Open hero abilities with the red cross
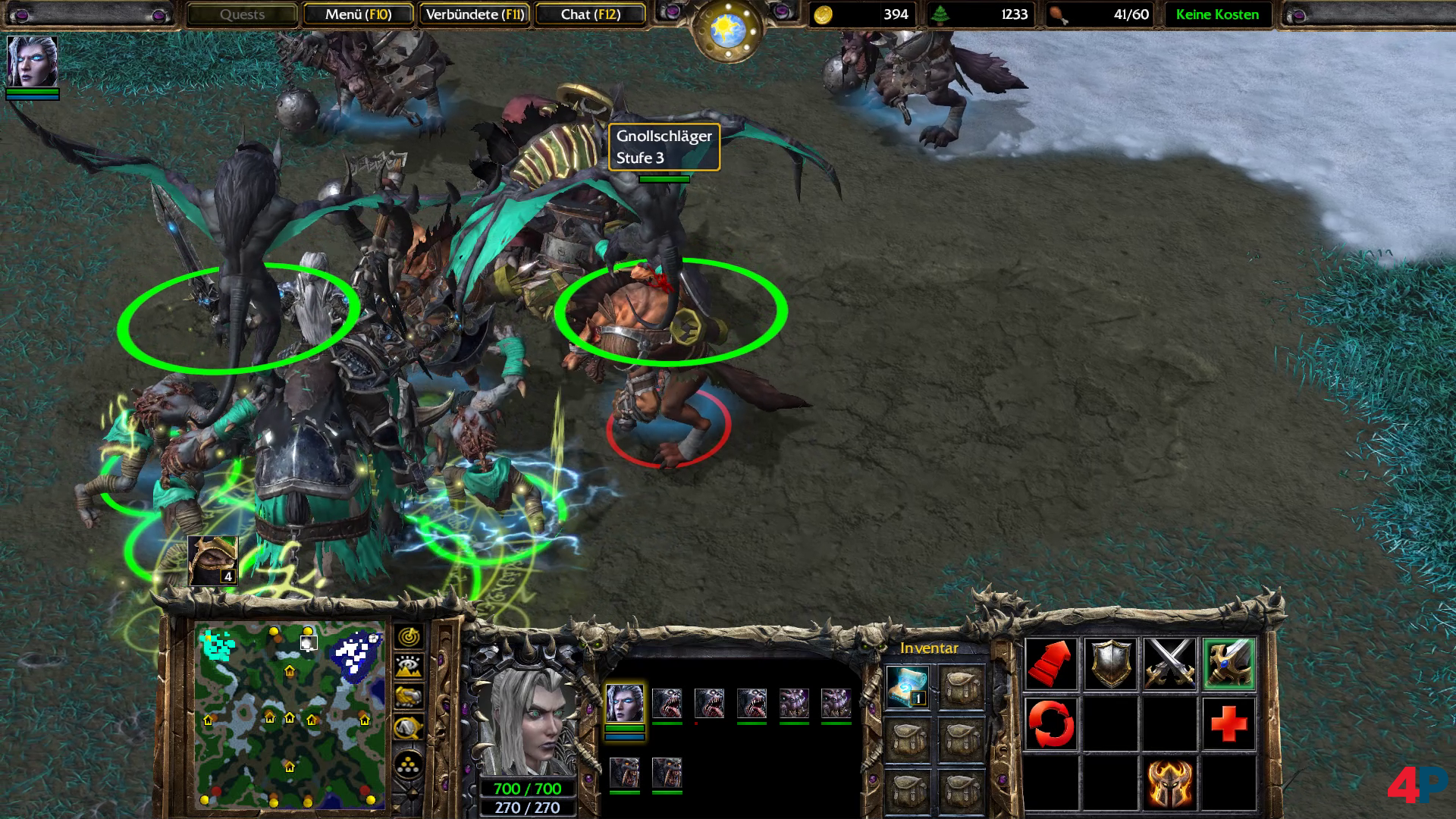 (1228, 723)
